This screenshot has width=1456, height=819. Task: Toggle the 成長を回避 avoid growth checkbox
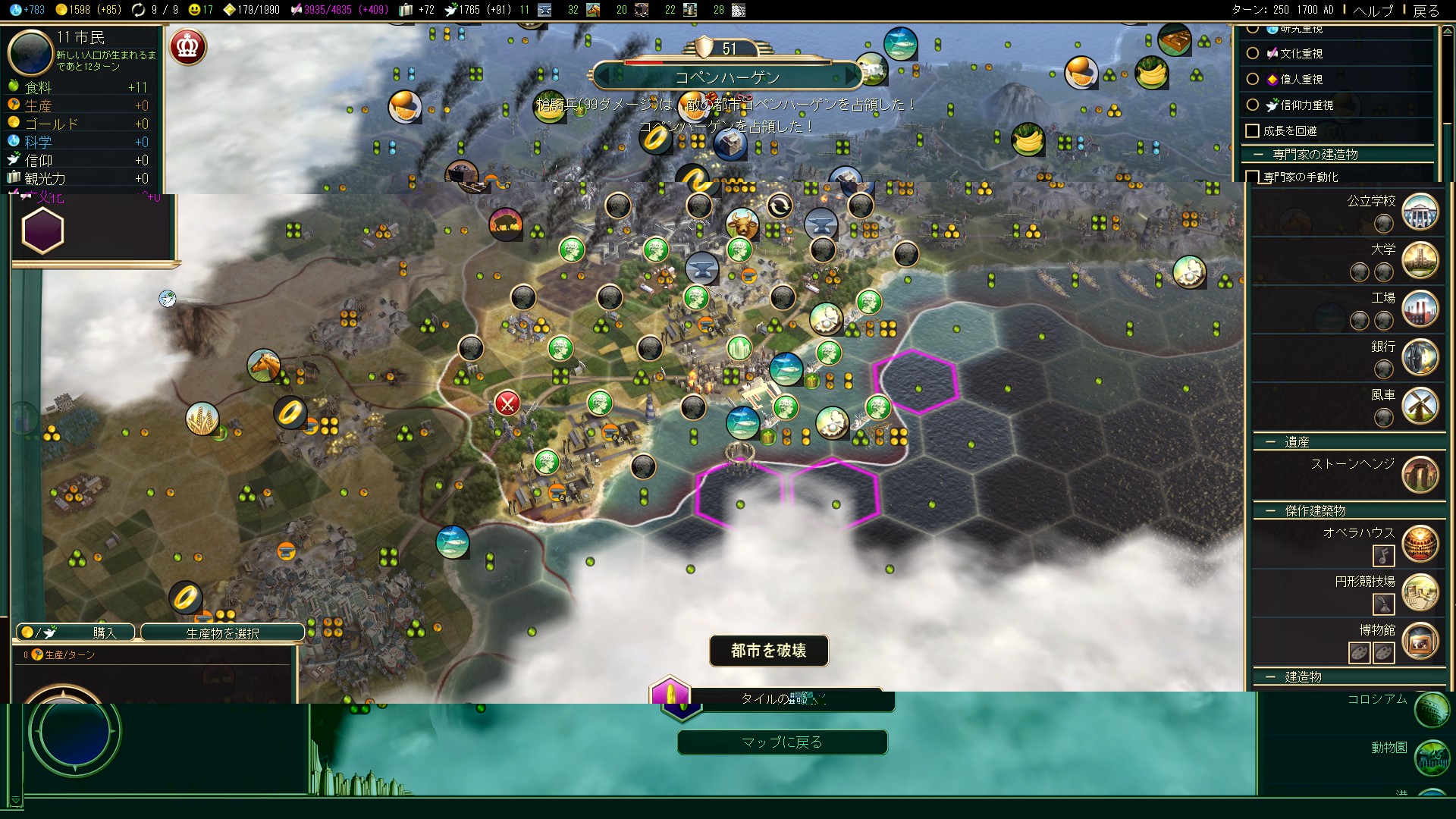point(1253,131)
